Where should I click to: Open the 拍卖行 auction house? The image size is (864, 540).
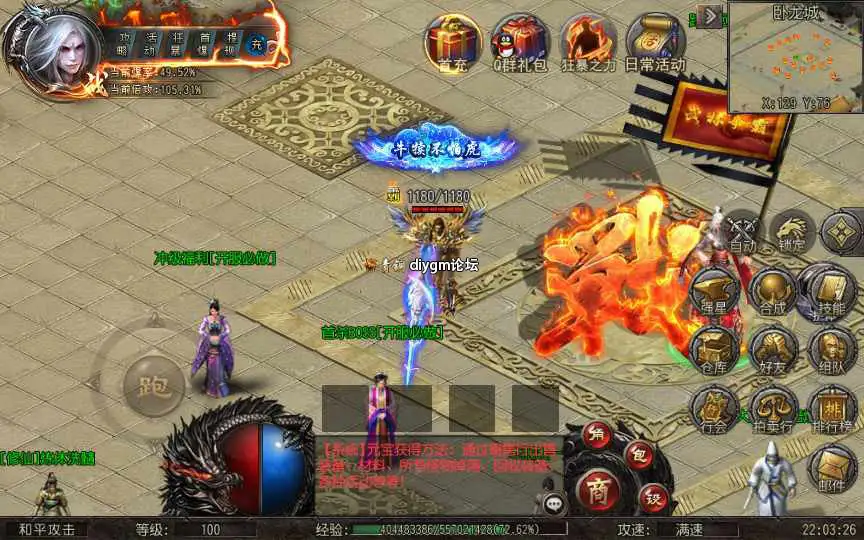[x=772, y=410]
